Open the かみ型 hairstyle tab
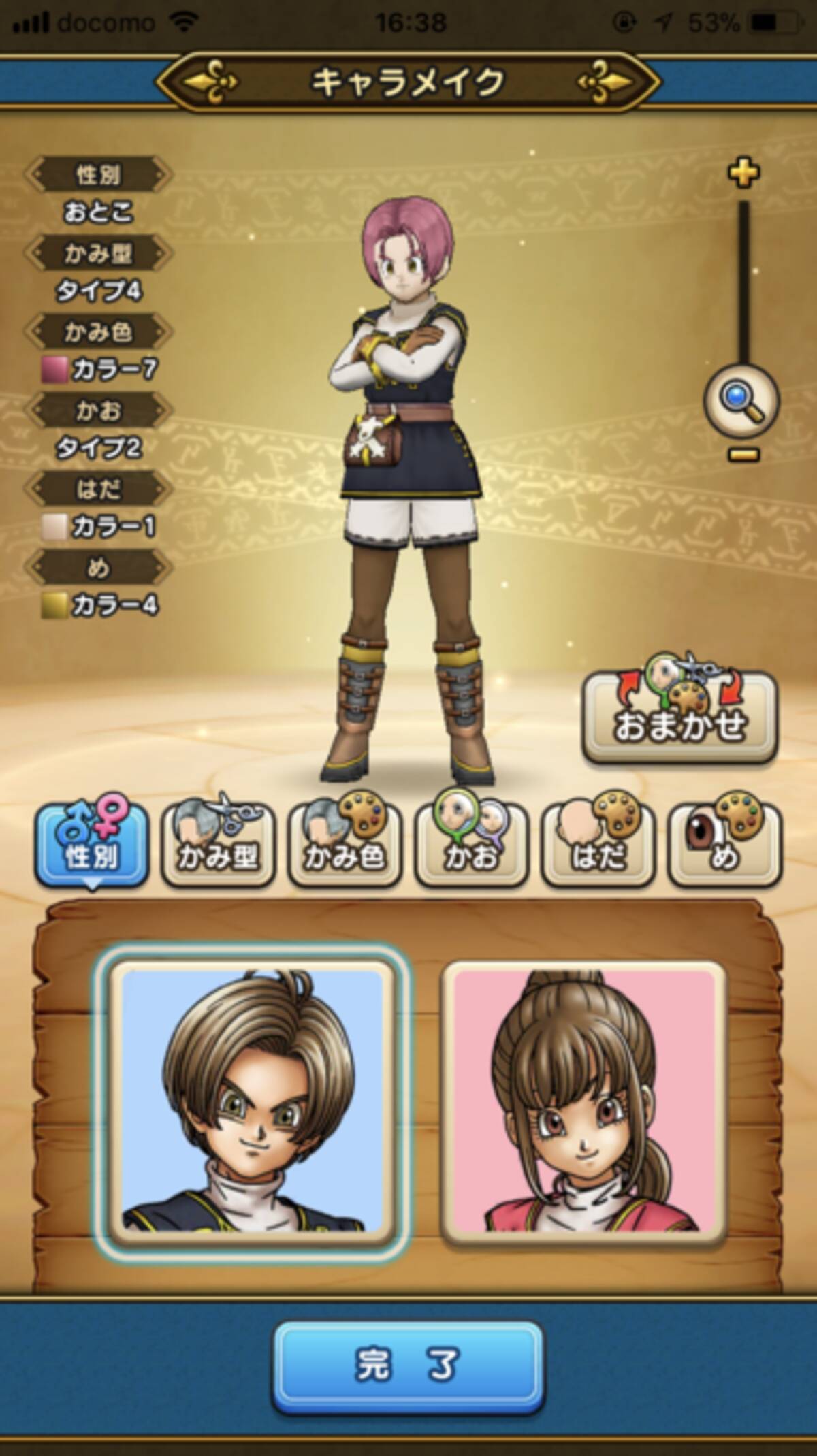This screenshot has width=817, height=1456. coord(218,844)
